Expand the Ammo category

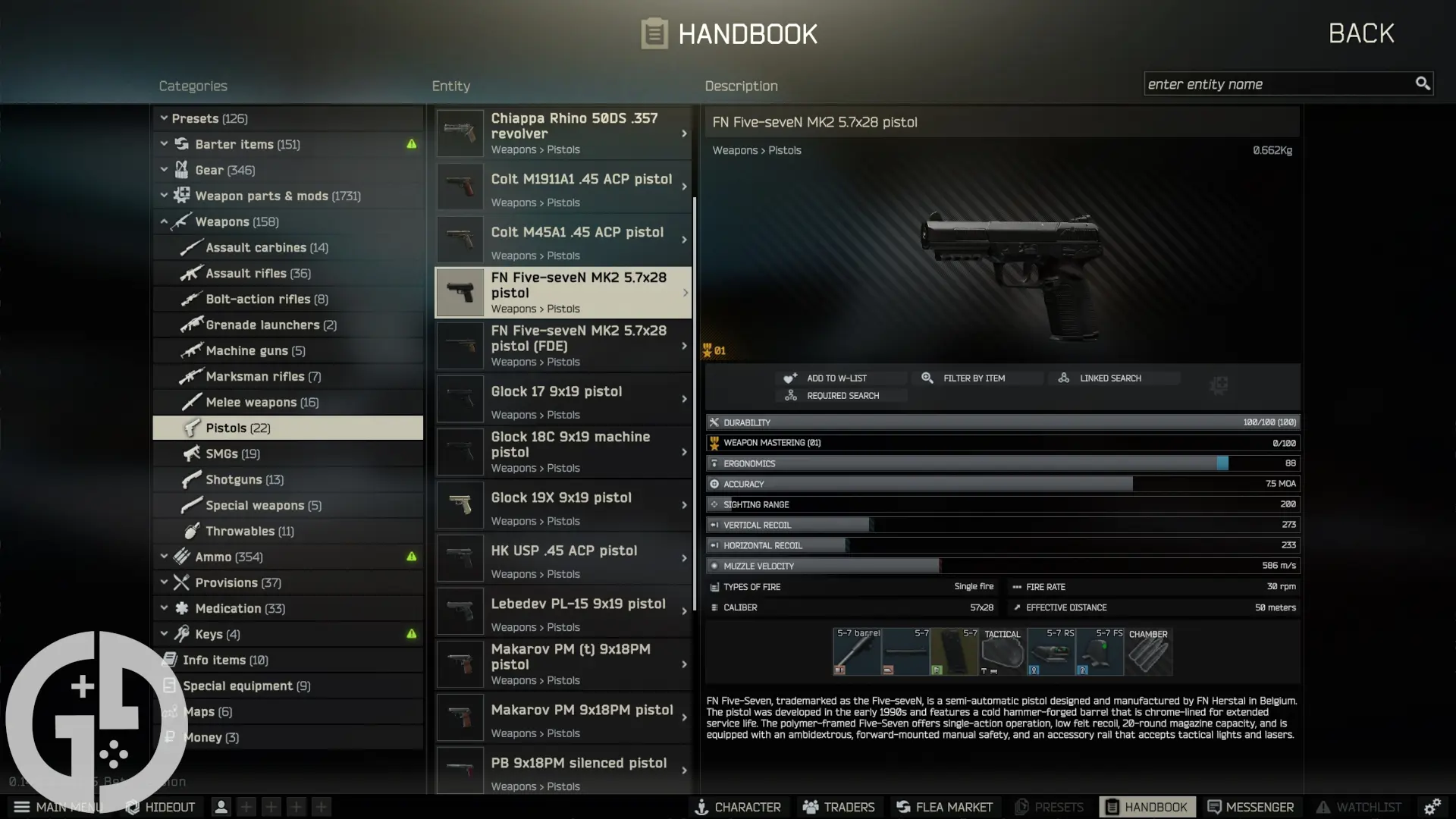pos(165,556)
